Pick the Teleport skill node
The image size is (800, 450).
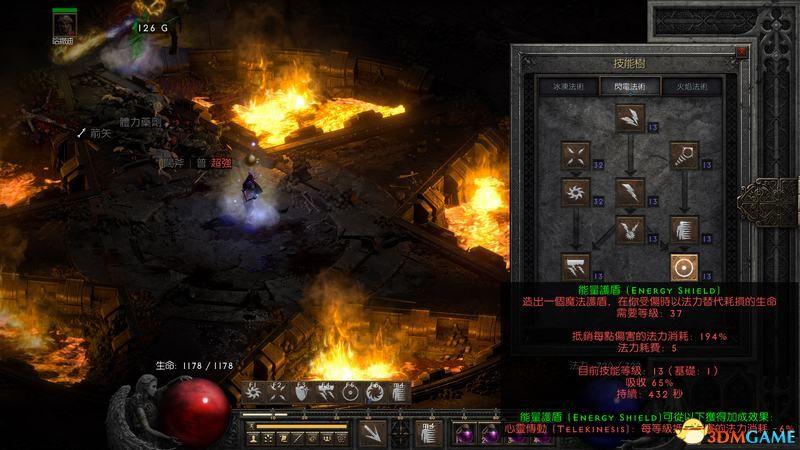(683, 228)
